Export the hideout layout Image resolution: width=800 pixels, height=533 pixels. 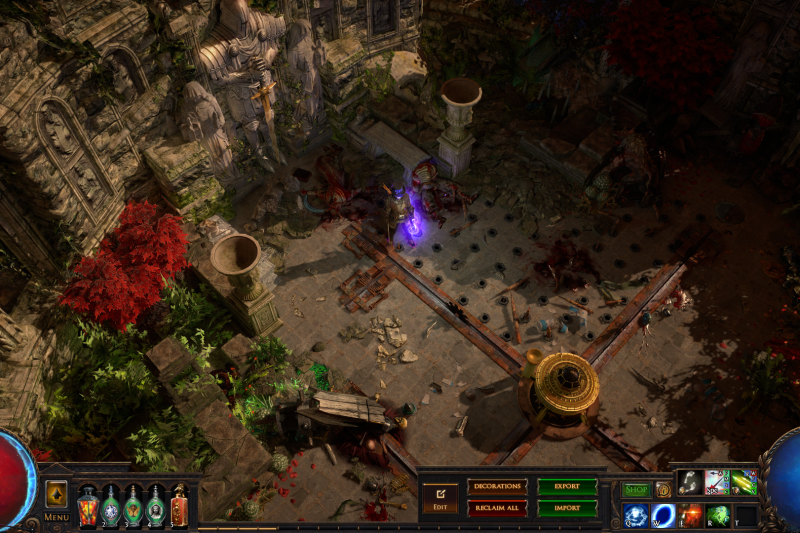click(567, 486)
